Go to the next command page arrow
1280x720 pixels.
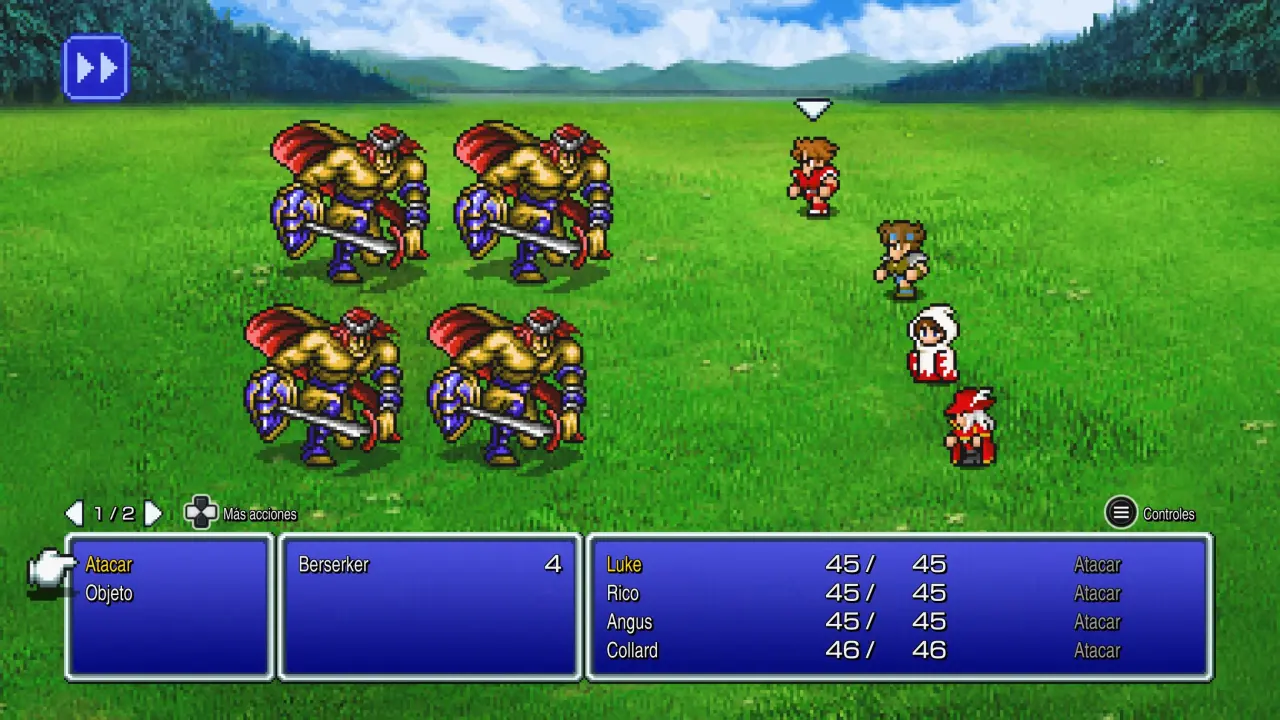(153, 514)
